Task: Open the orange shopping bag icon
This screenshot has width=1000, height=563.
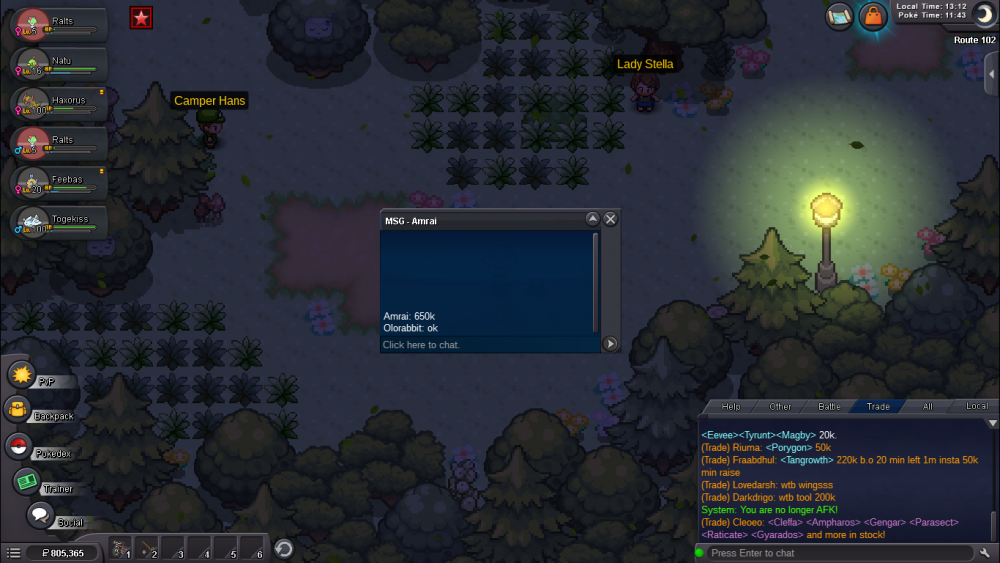Action: click(x=873, y=16)
